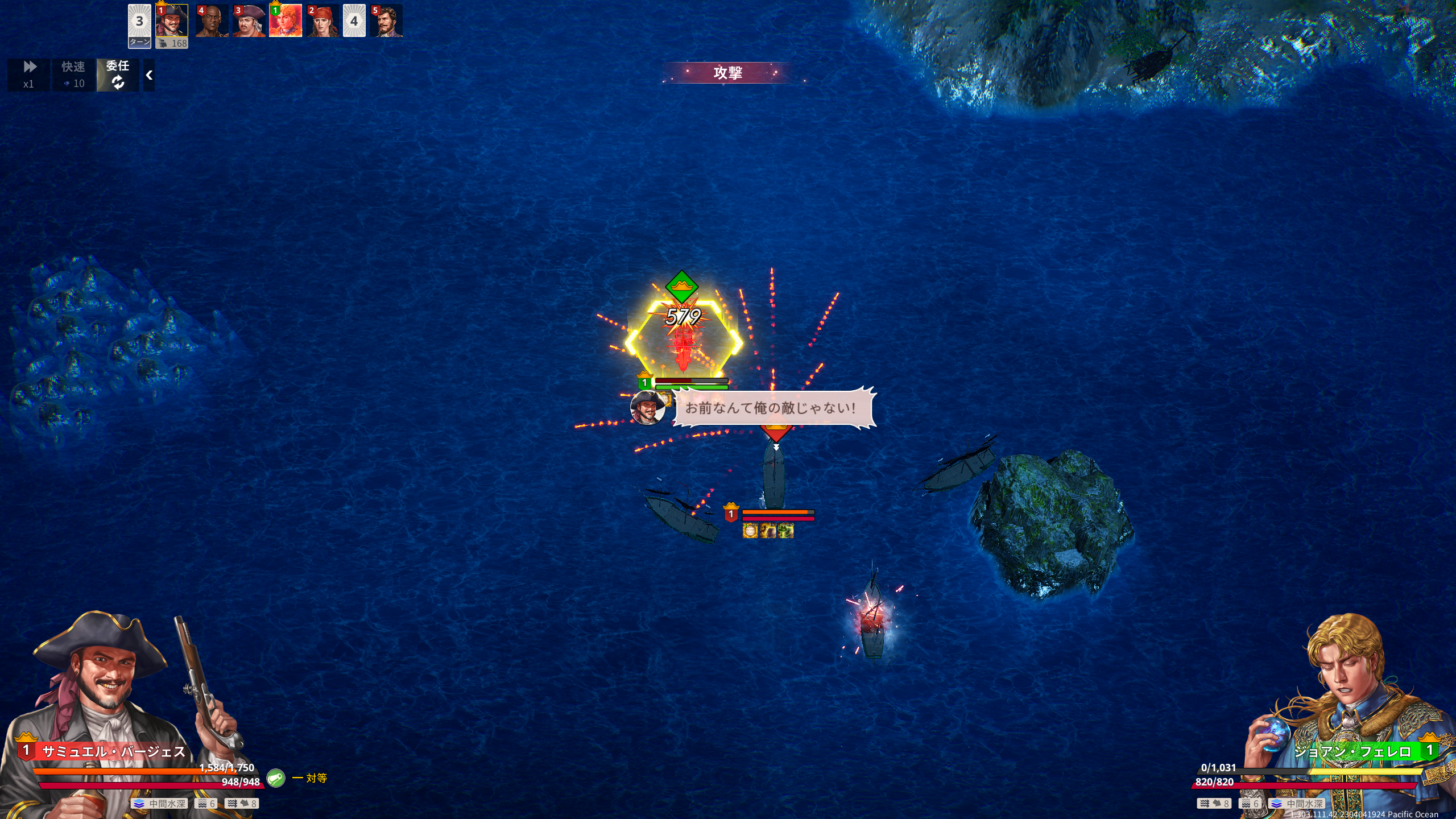
Task: Turn on 委任 auto-battle
Action: click(x=118, y=75)
